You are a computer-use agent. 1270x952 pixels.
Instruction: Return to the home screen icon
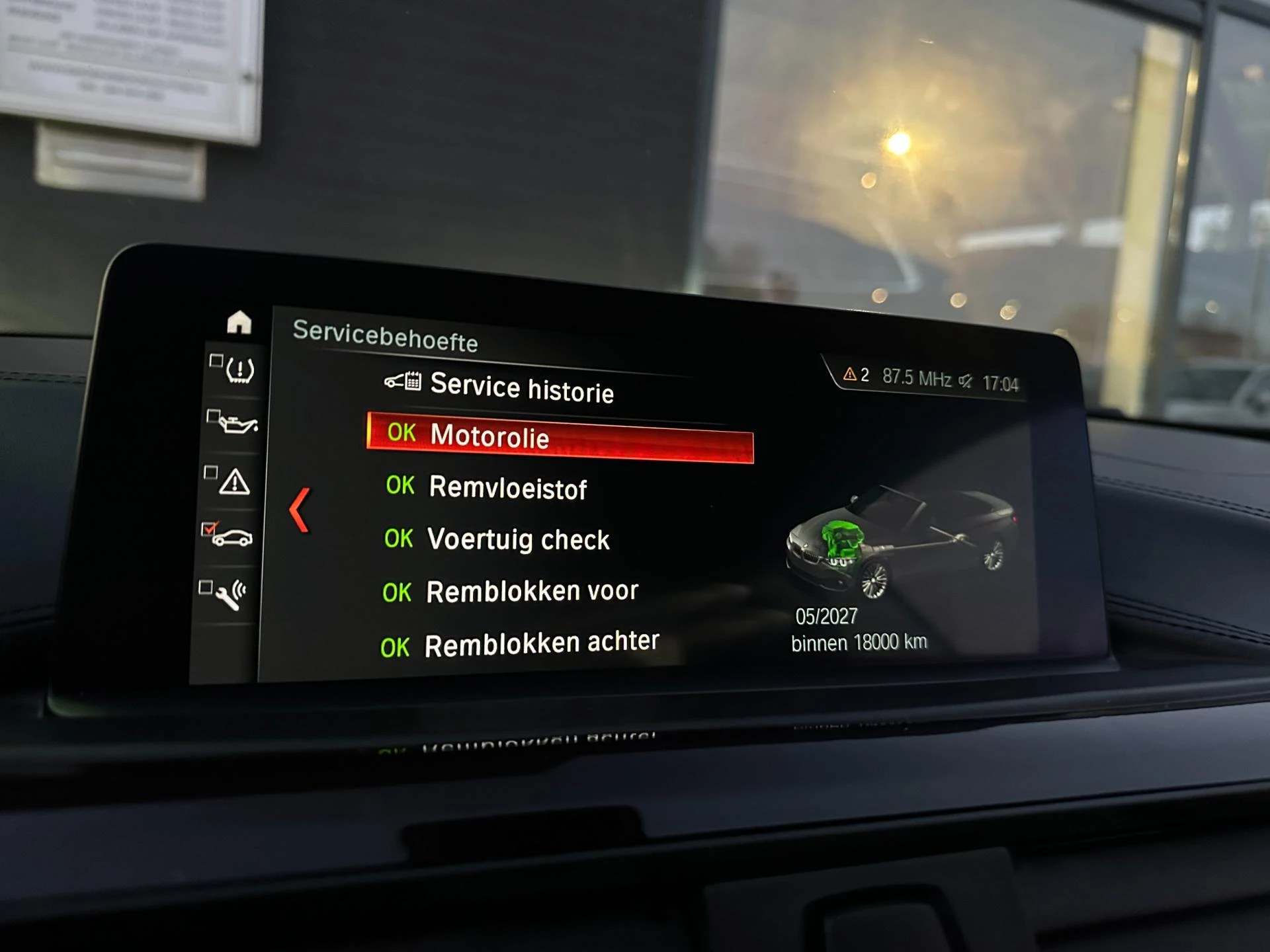pyautogui.click(x=239, y=323)
